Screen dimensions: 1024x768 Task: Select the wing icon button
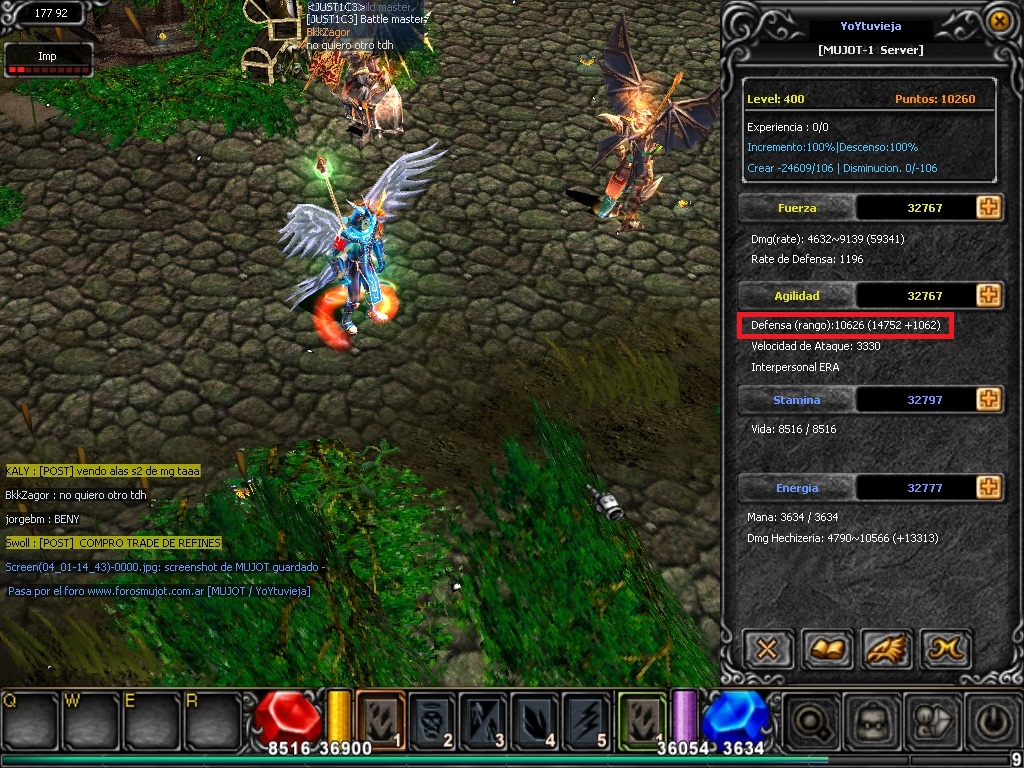coord(886,649)
